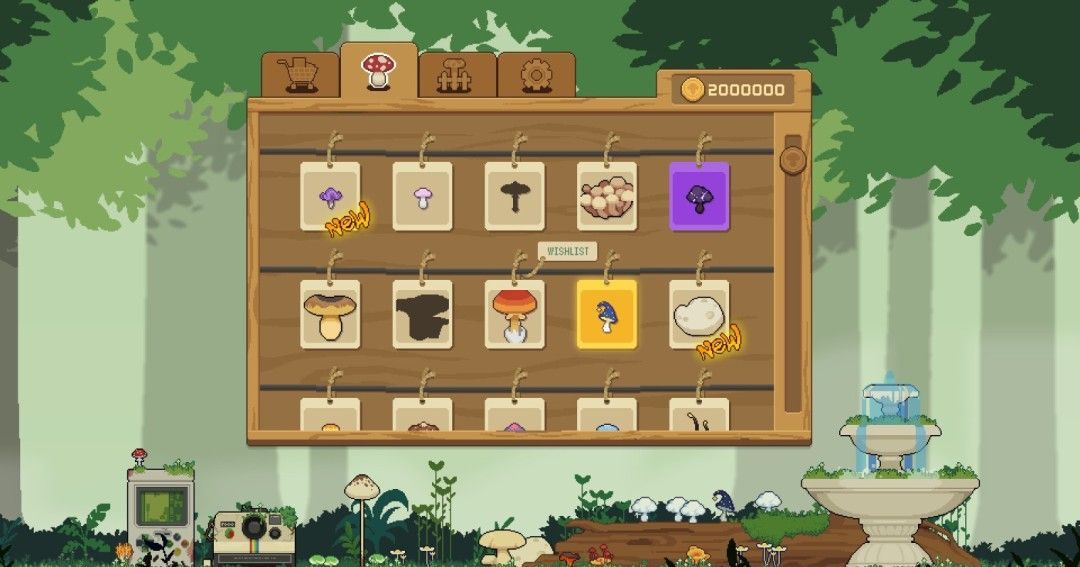Click the round wooden scrollbar handle
Image resolution: width=1080 pixels, height=567 pixels.
pos(793,160)
